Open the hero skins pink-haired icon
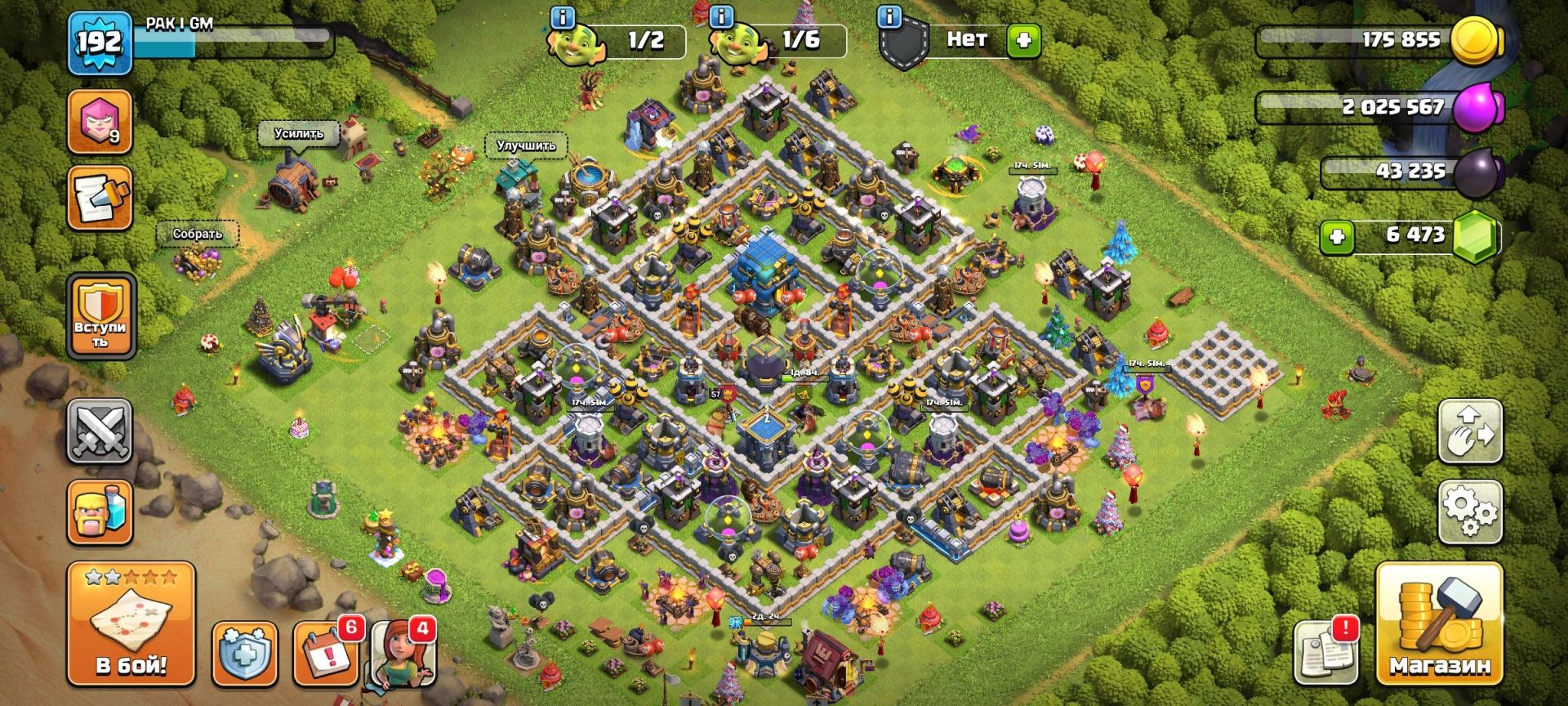1568x706 pixels. point(100,122)
